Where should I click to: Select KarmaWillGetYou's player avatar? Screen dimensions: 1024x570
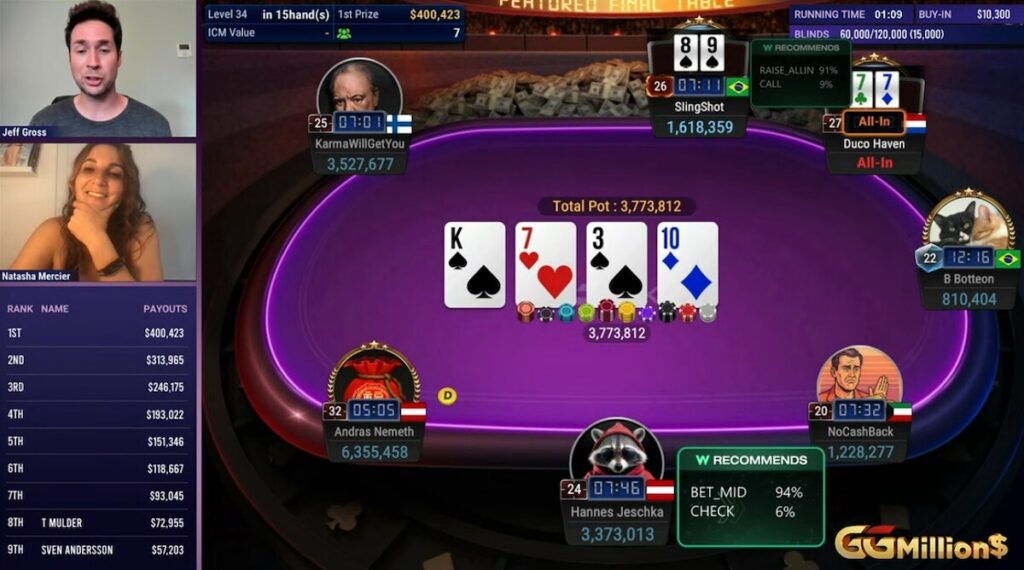click(359, 92)
